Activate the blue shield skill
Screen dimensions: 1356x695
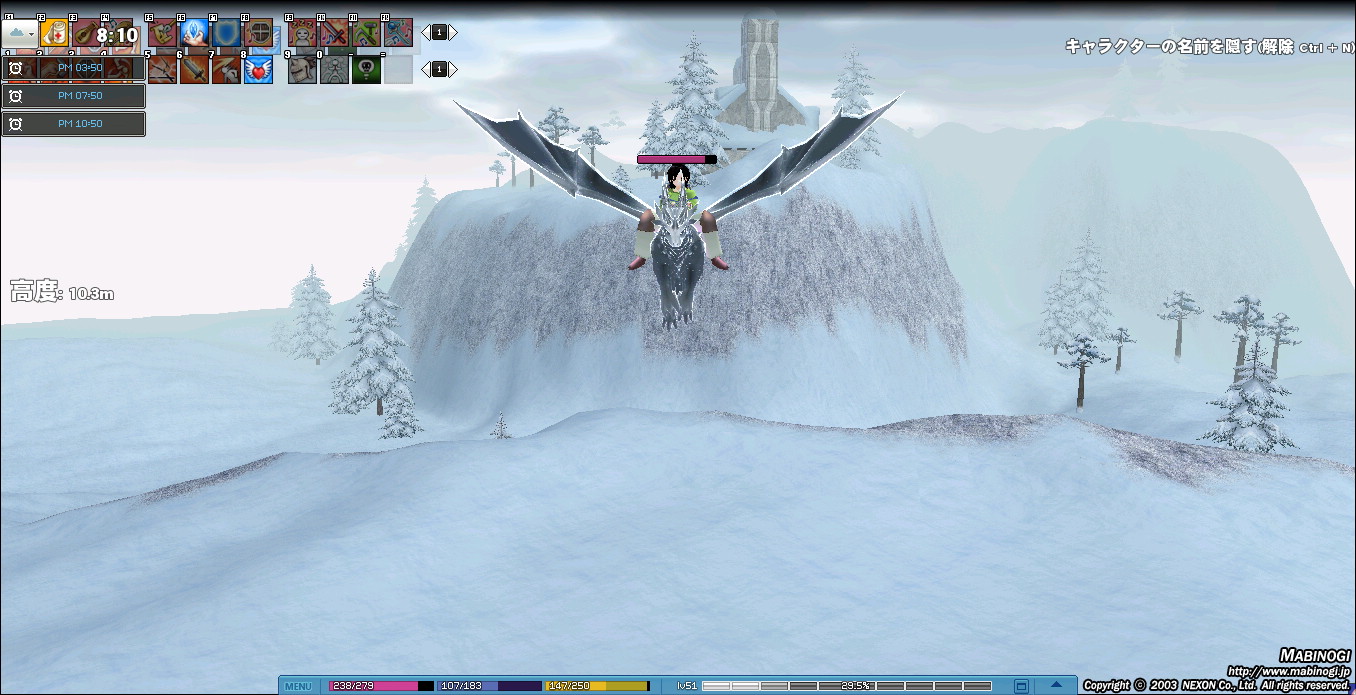[x=226, y=33]
